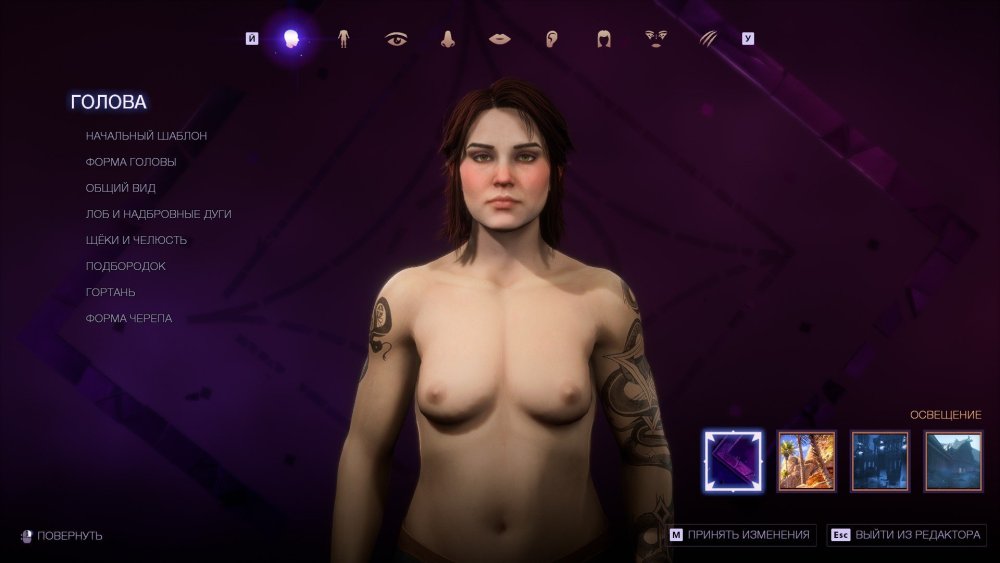Open the НАЧАЛЬНЫЙ ШАБЛОН option
Screen dimensions: 1000x563
point(146,136)
